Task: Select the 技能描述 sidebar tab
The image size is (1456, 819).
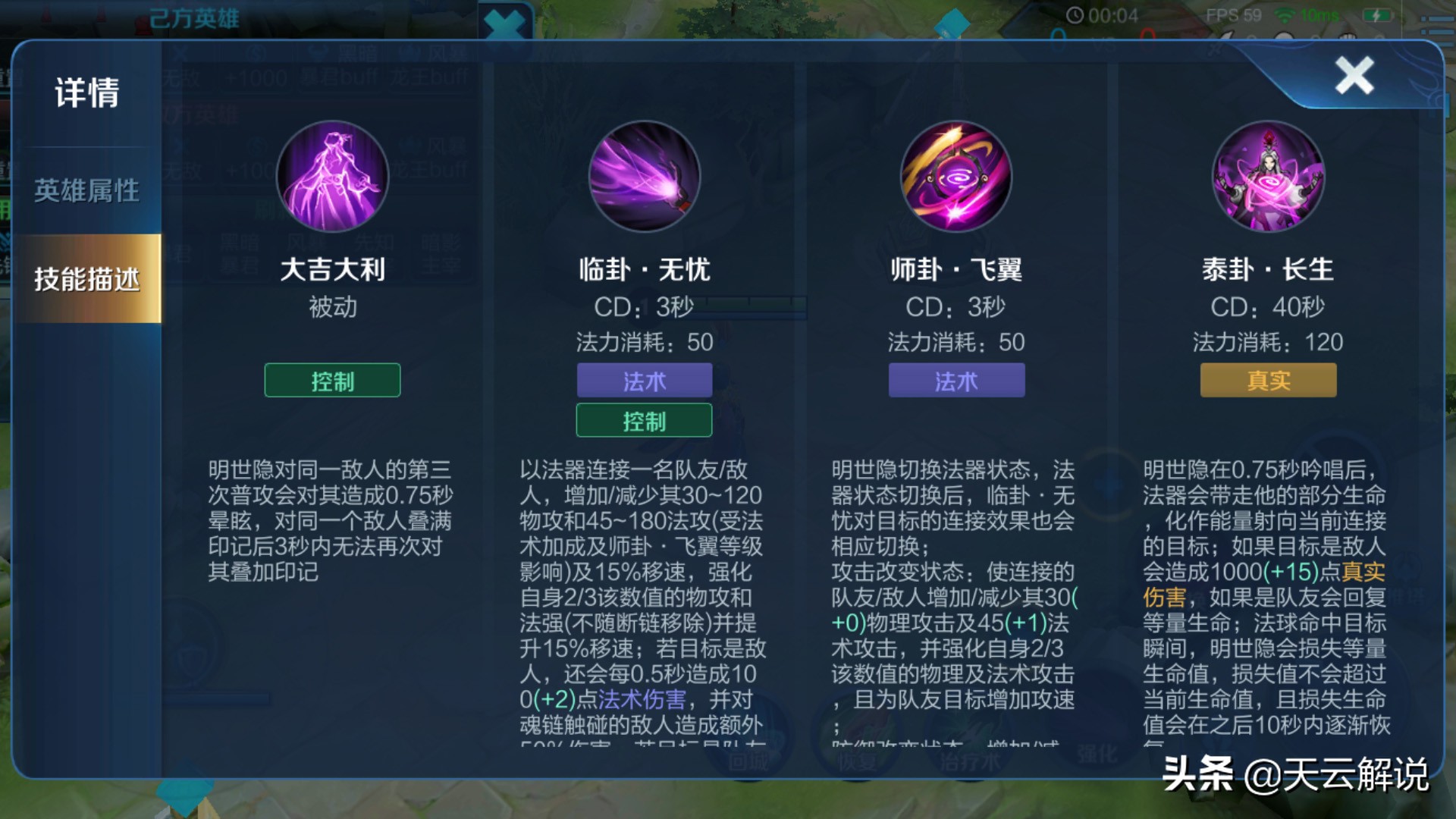Action: pyautogui.click(x=86, y=278)
